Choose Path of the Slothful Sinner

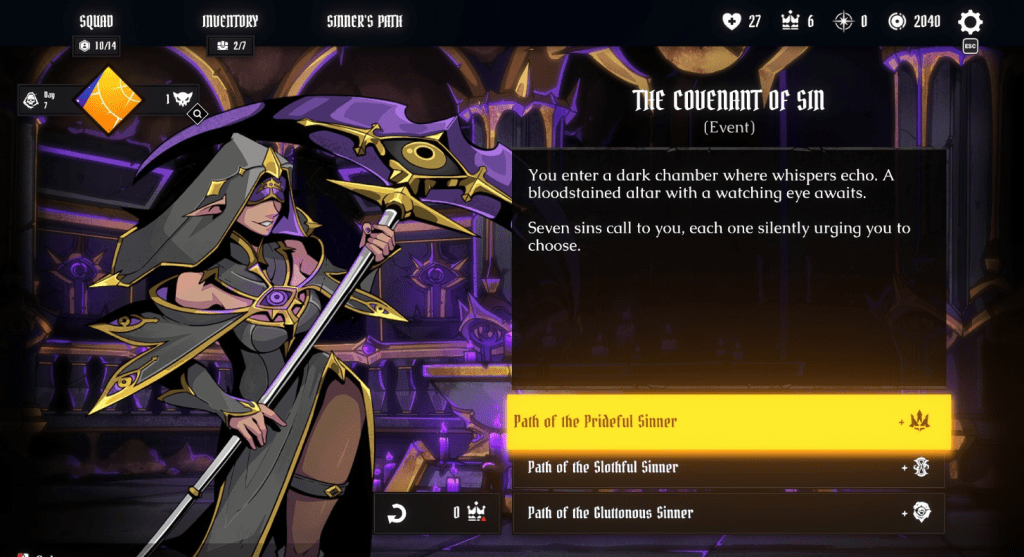click(729, 467)
